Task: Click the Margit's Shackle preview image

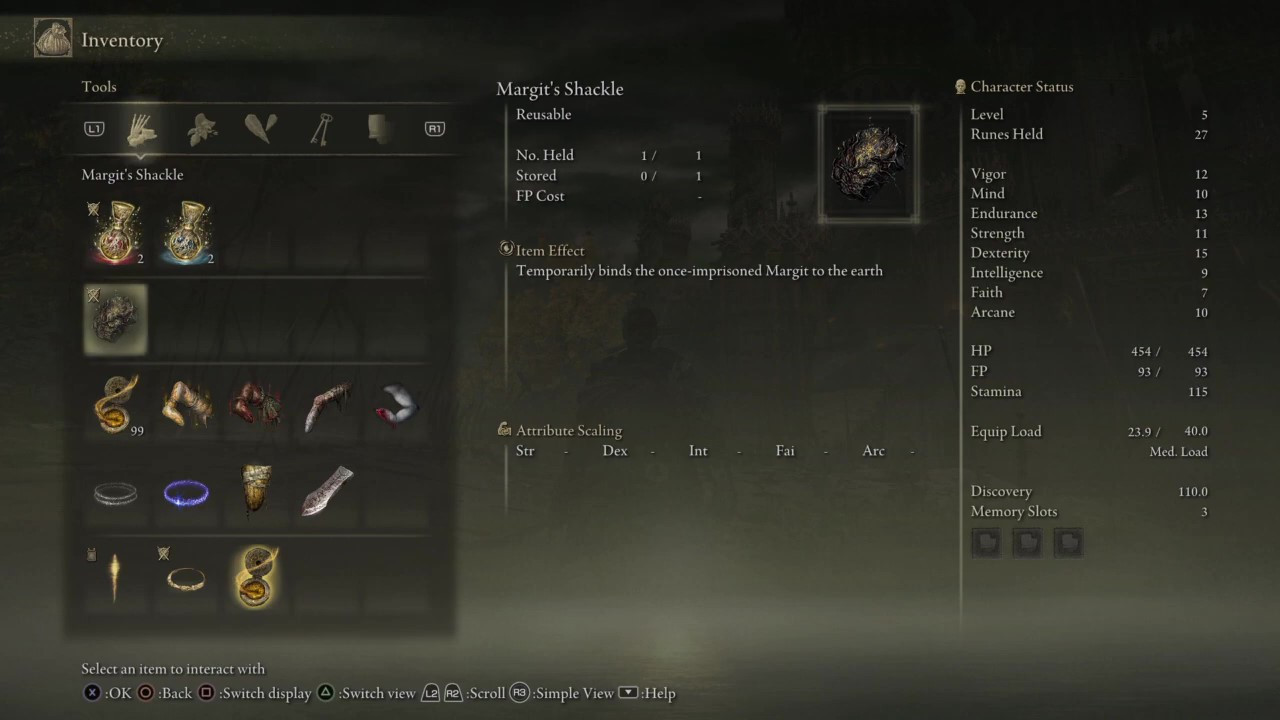Action: [868, 163]
